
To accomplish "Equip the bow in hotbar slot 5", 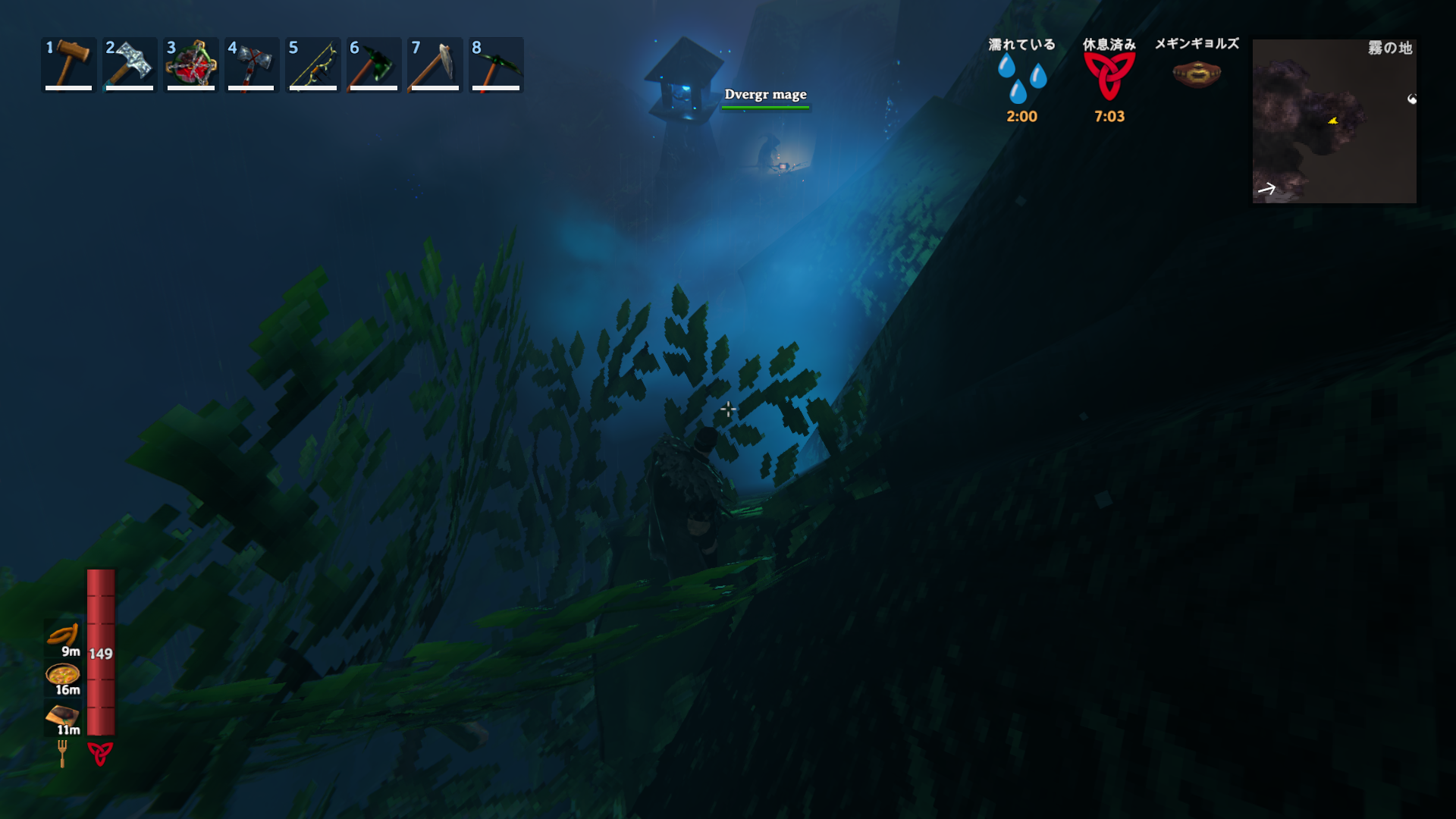I will pyautogui.click(x=312, y=64).
